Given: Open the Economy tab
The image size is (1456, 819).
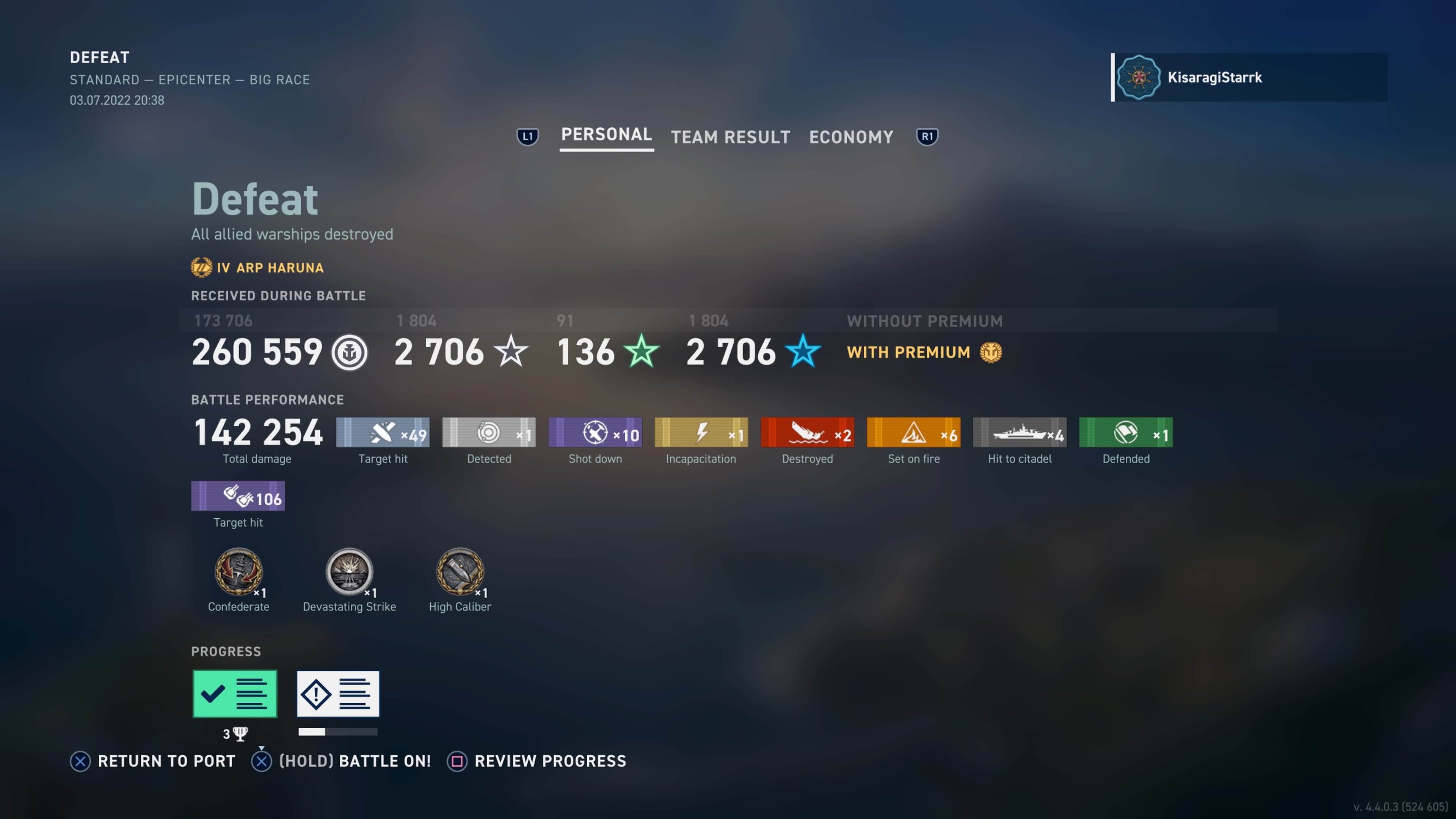Looking at the screenshot, I should pos(850,137).
